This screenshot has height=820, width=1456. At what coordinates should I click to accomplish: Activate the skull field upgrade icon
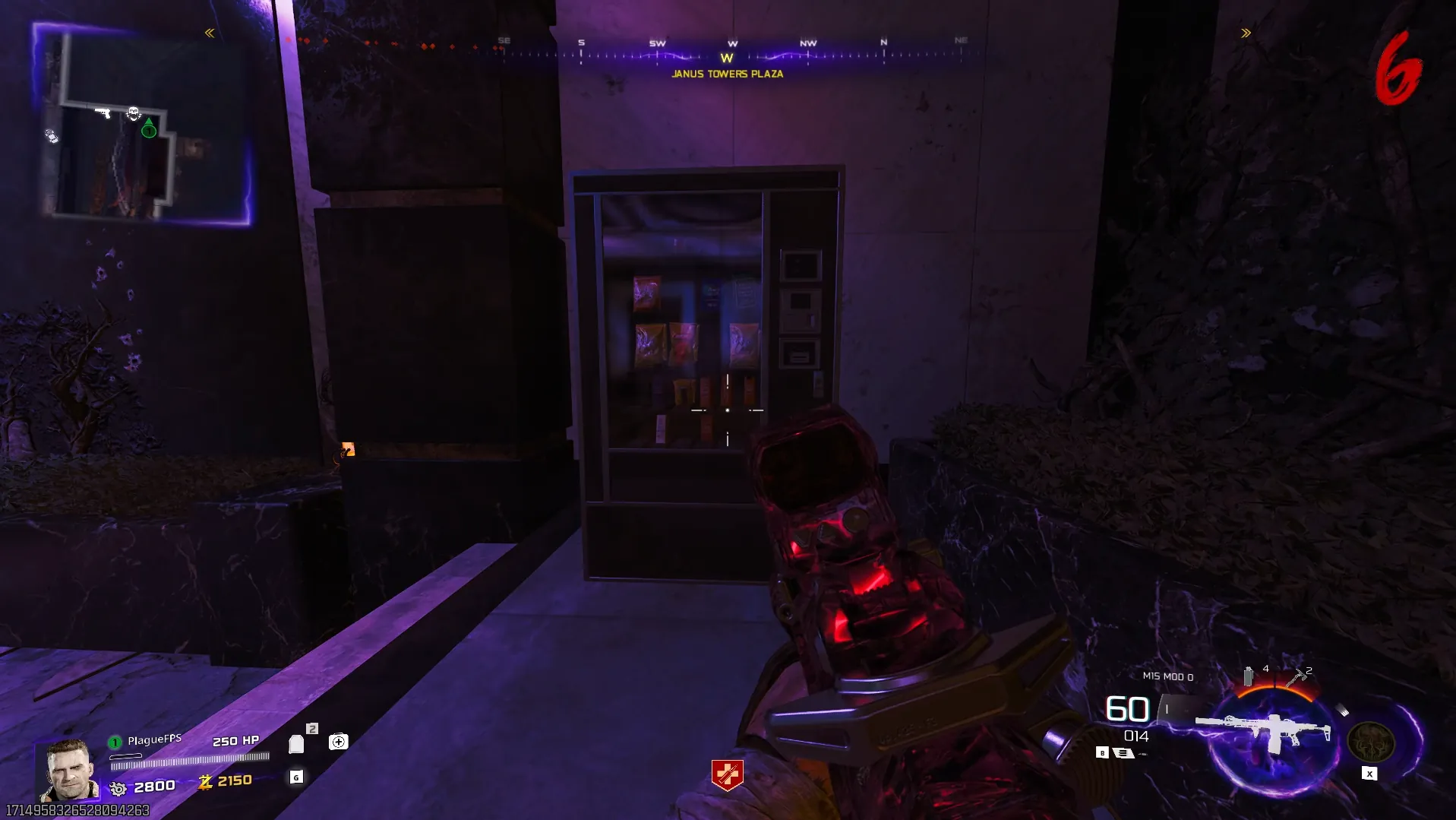tap(1370, 742)
